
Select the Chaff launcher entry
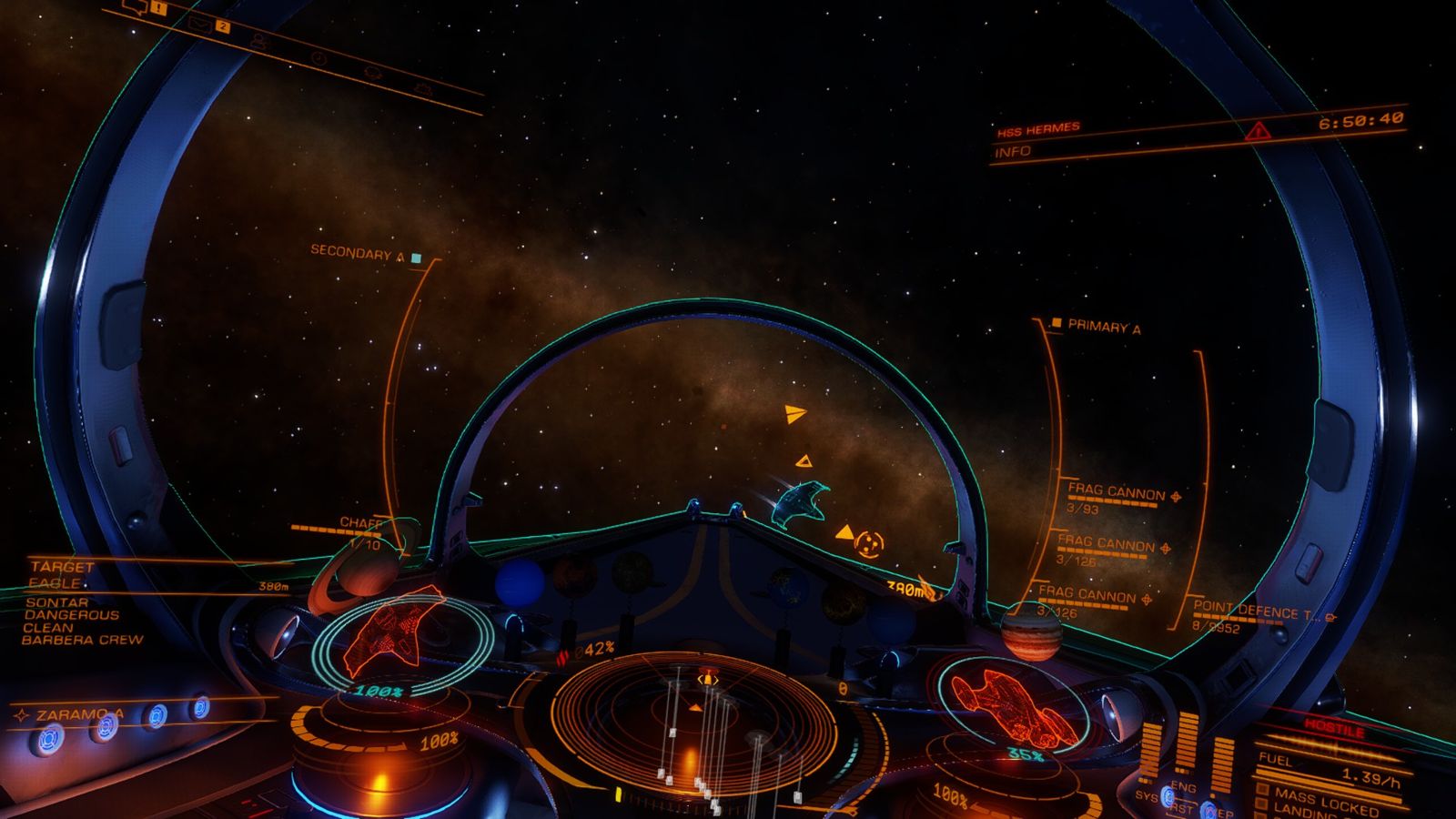(361, 523)
